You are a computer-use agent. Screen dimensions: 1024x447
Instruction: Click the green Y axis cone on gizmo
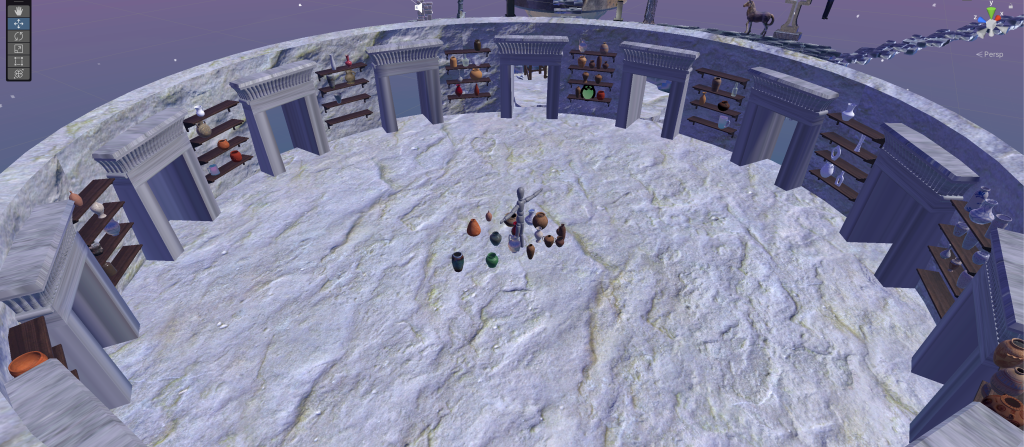[x=990, y=10]
